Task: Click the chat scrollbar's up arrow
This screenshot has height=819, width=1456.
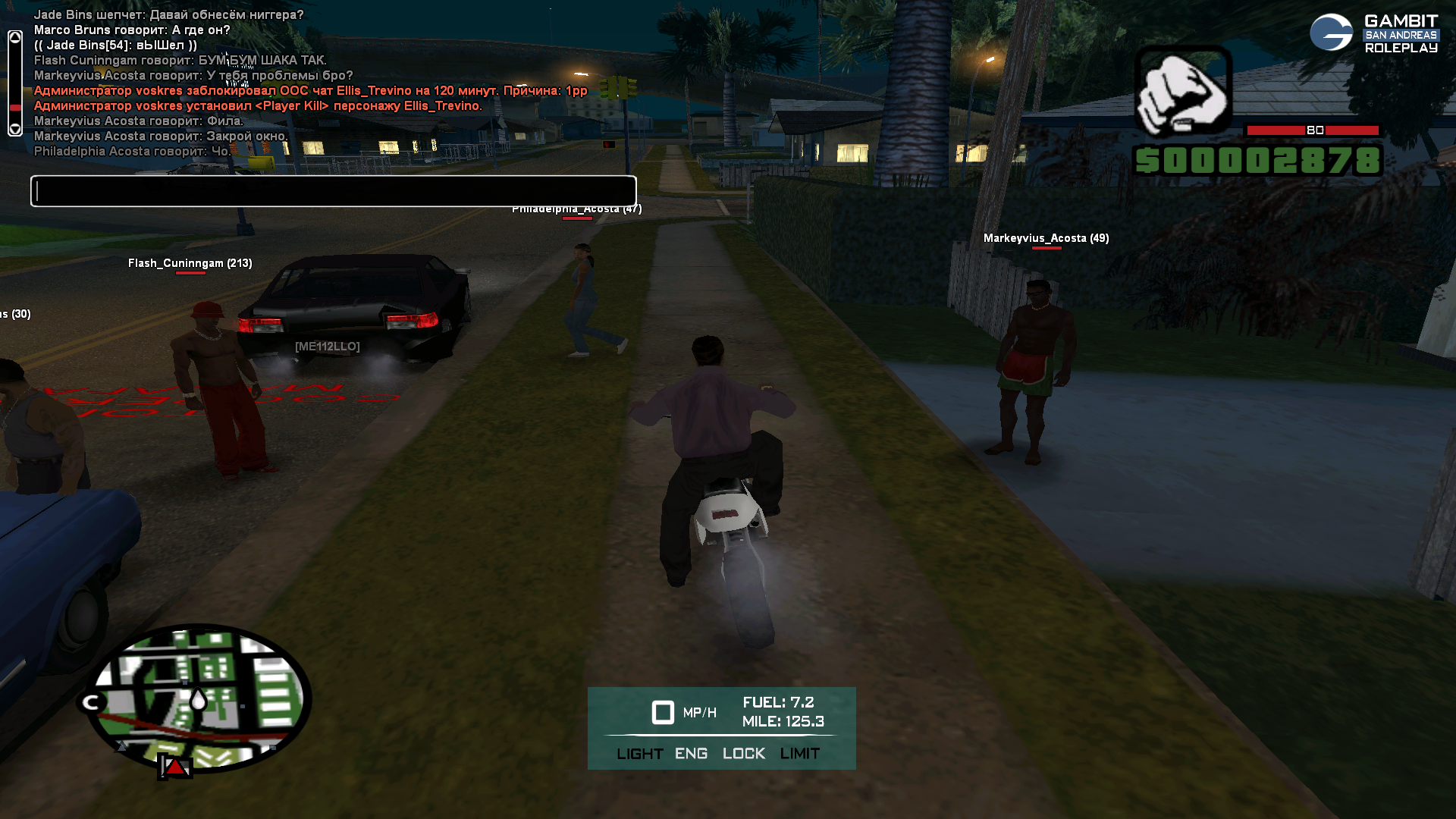Action: click(15, 37)
